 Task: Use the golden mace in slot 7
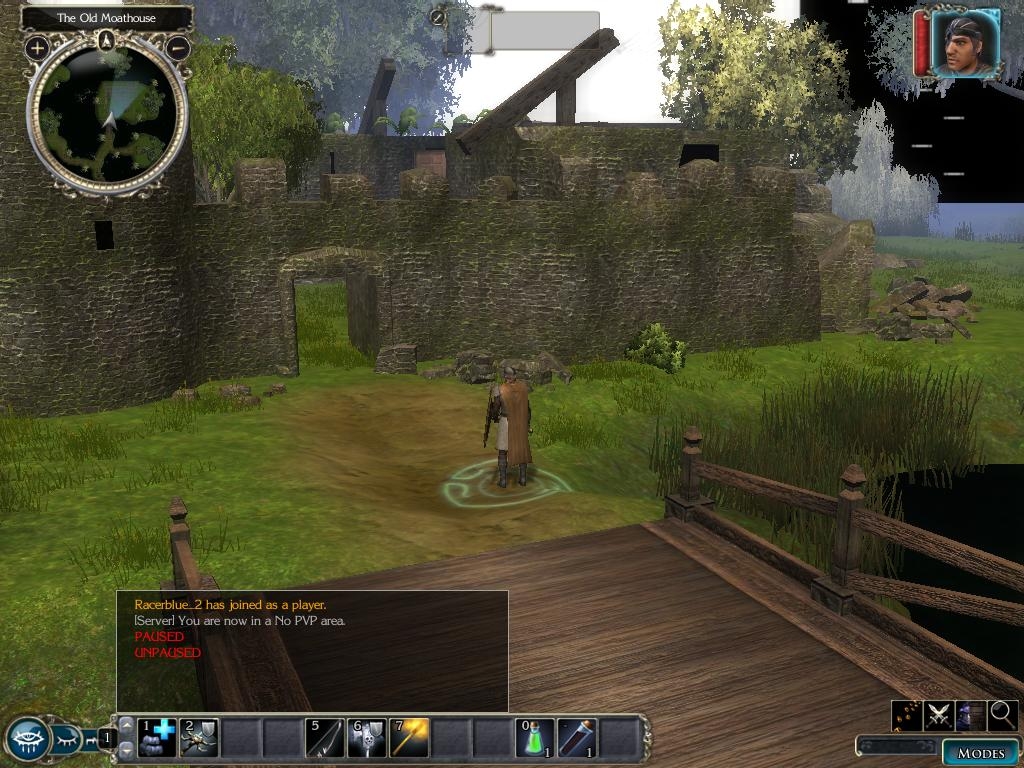[x=409, y=738]
